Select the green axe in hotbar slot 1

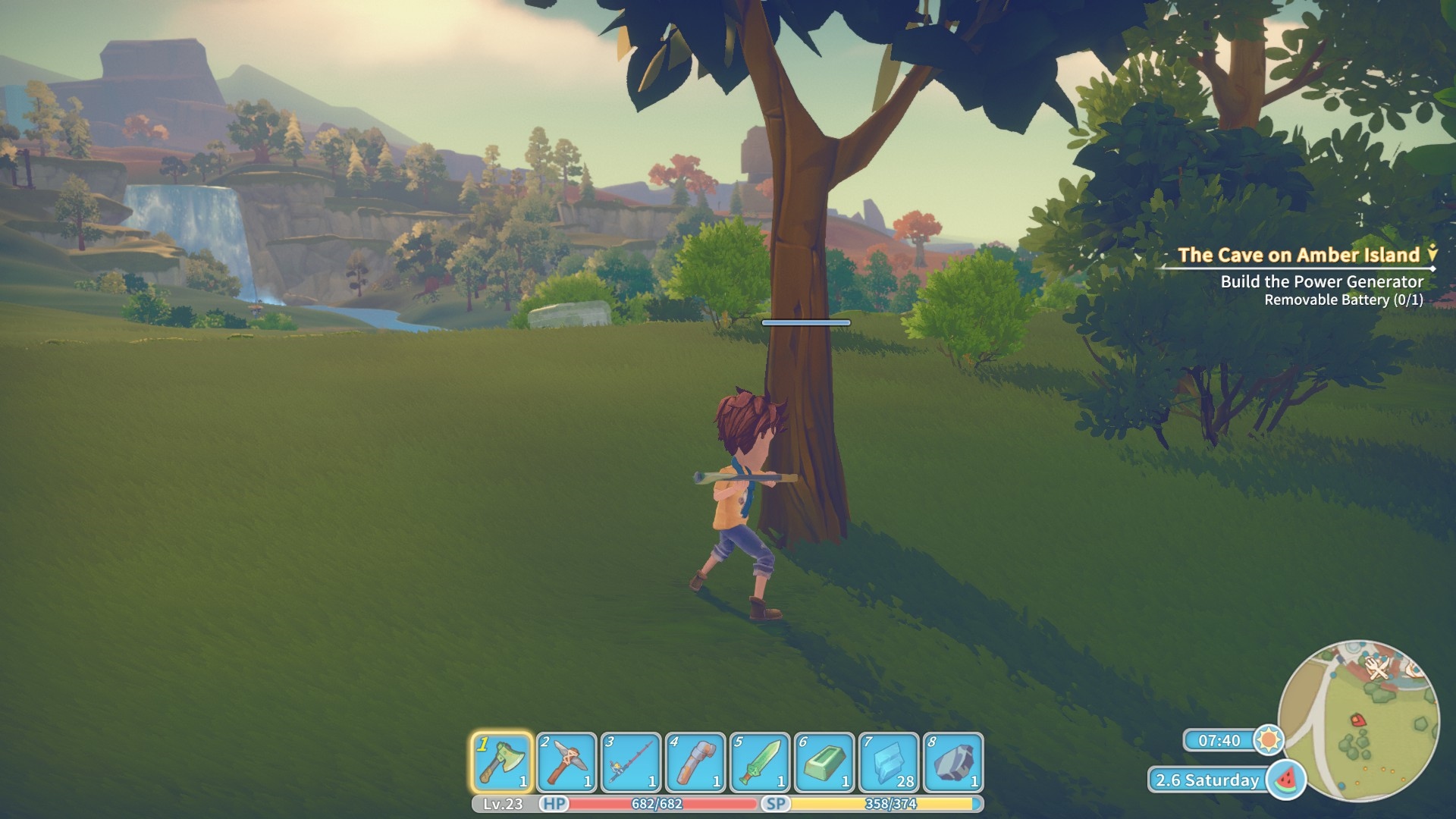click(502, 762)
